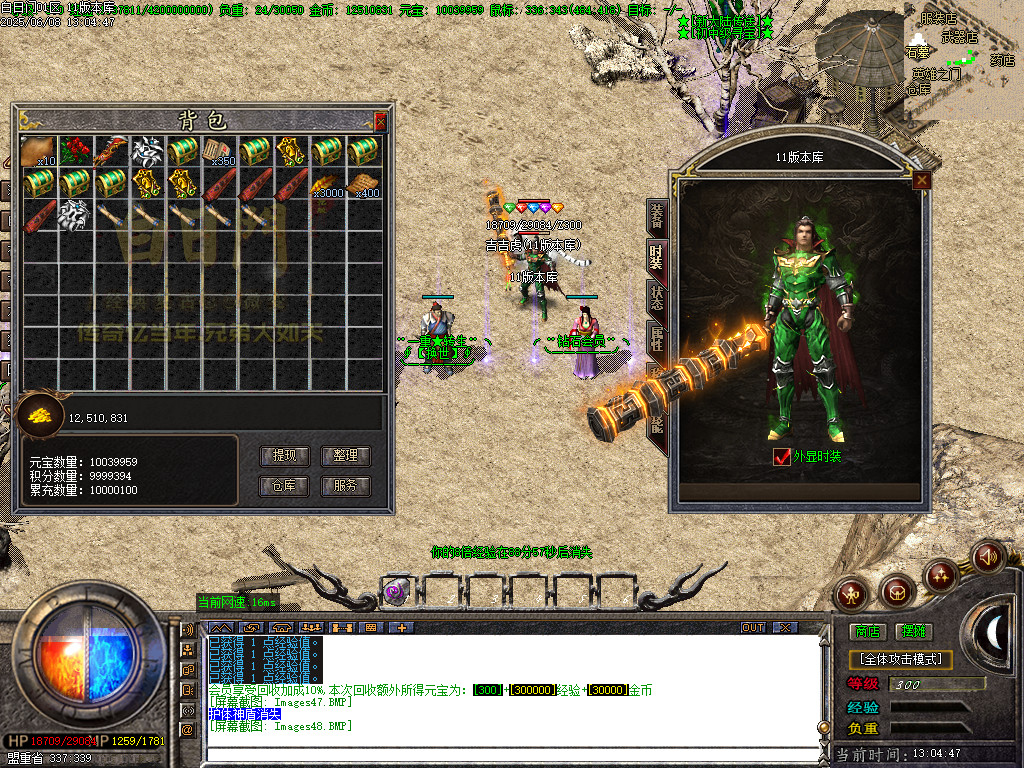Open the 摆摊 stall button

(x=913, y=632)
